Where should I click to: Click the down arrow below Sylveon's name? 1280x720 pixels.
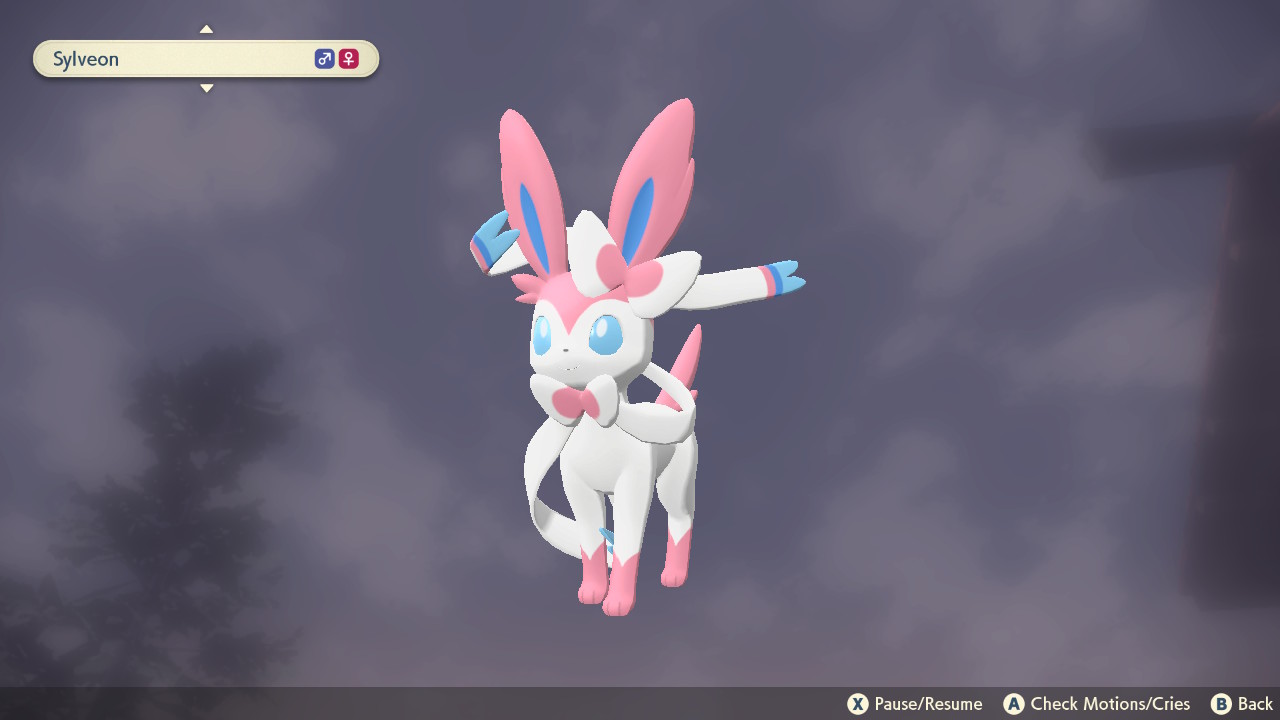pyautogui.click(x=206, y=88)
